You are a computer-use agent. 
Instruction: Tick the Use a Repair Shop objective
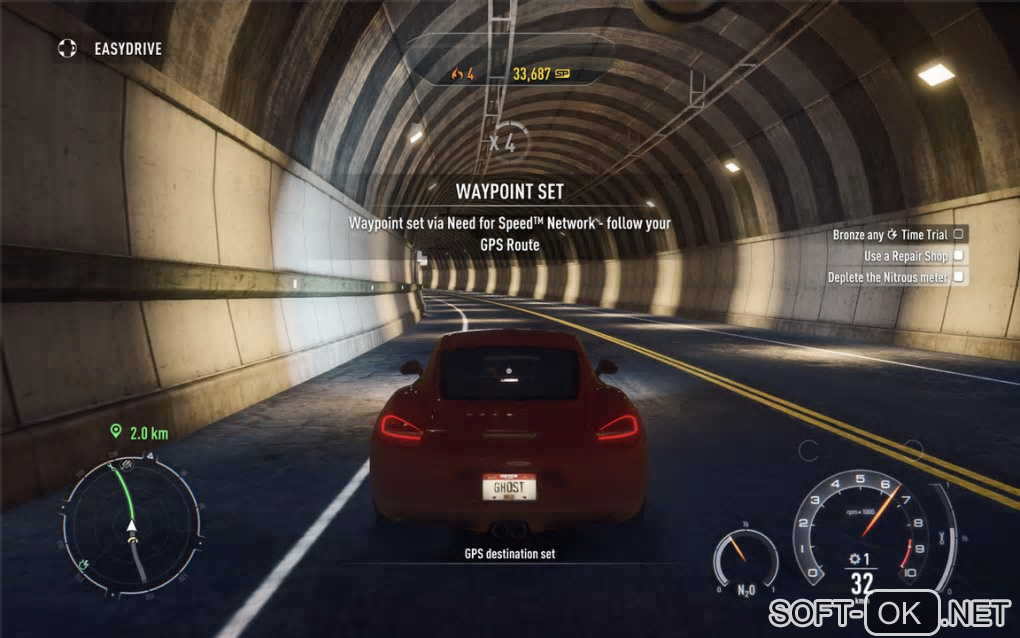tap(958, 256)
